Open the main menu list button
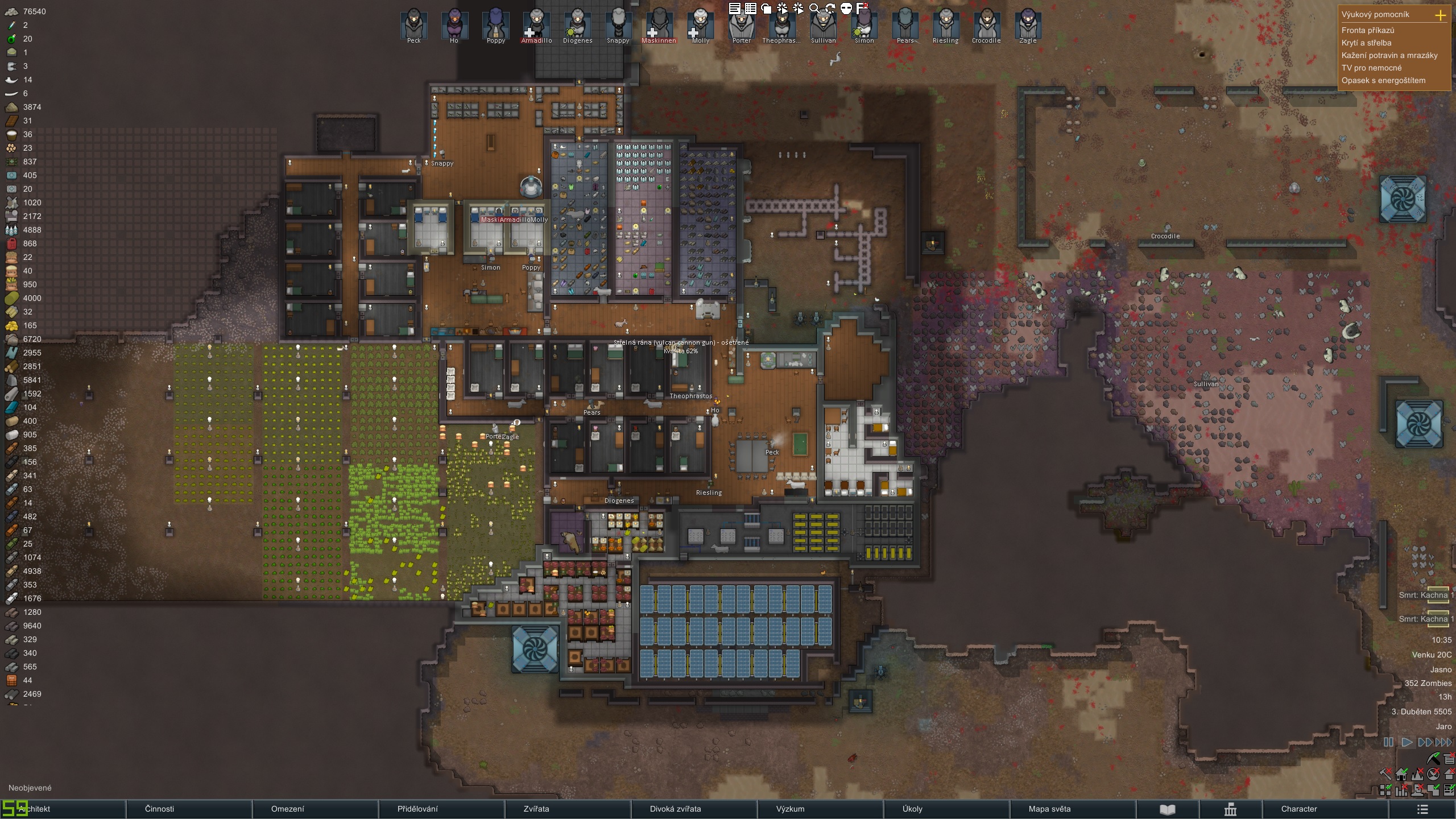The image size is (1456, 819). coord(1422,809)
